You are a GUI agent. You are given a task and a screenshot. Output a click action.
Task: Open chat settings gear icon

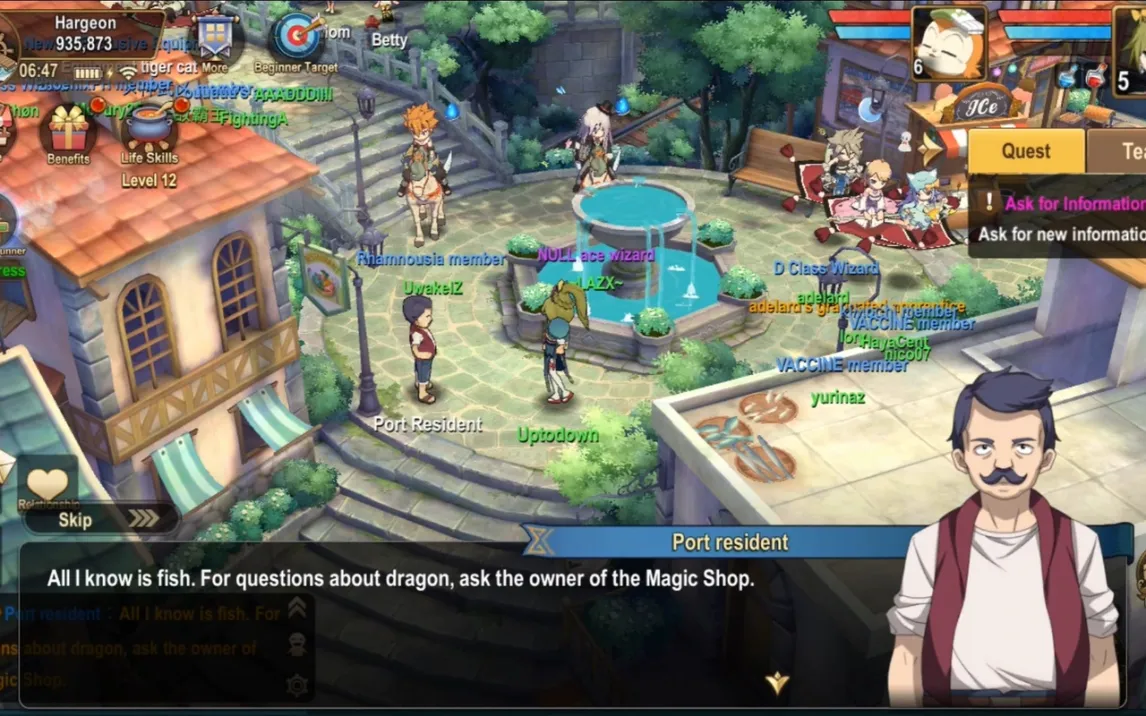point(296,685)
